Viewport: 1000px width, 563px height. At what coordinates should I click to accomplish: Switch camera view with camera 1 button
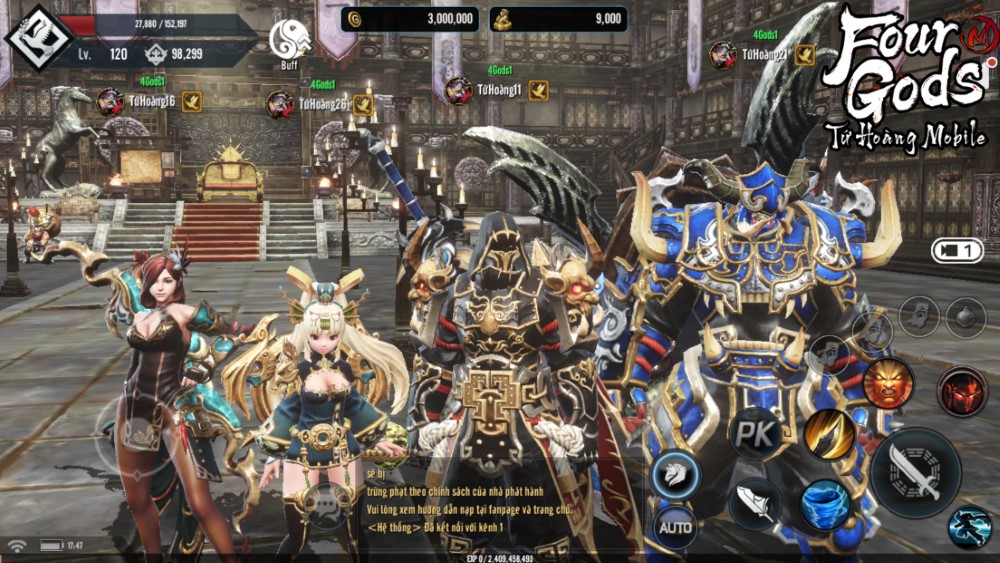point(957,251)
